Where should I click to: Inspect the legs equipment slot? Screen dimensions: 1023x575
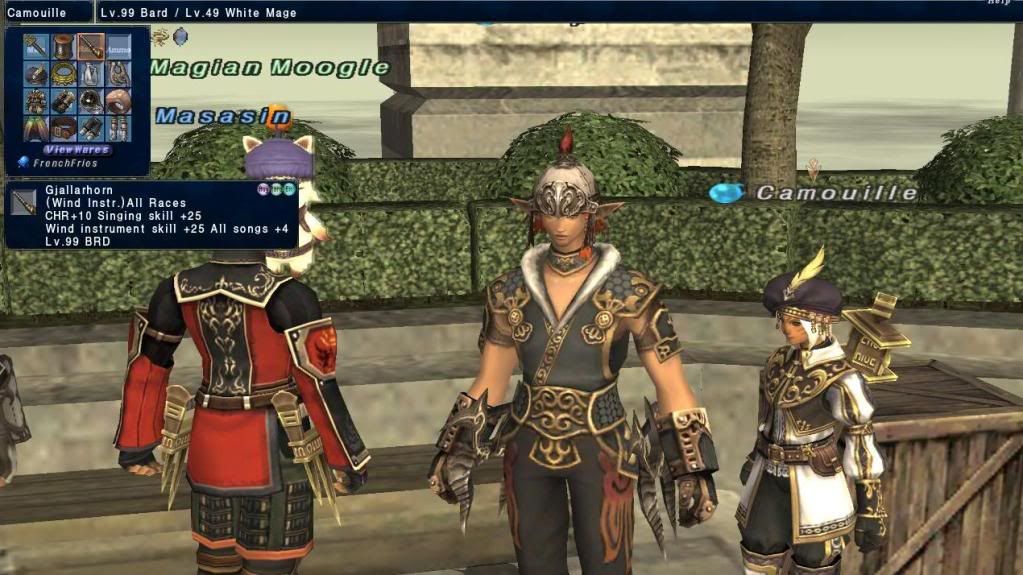(91, 128)
